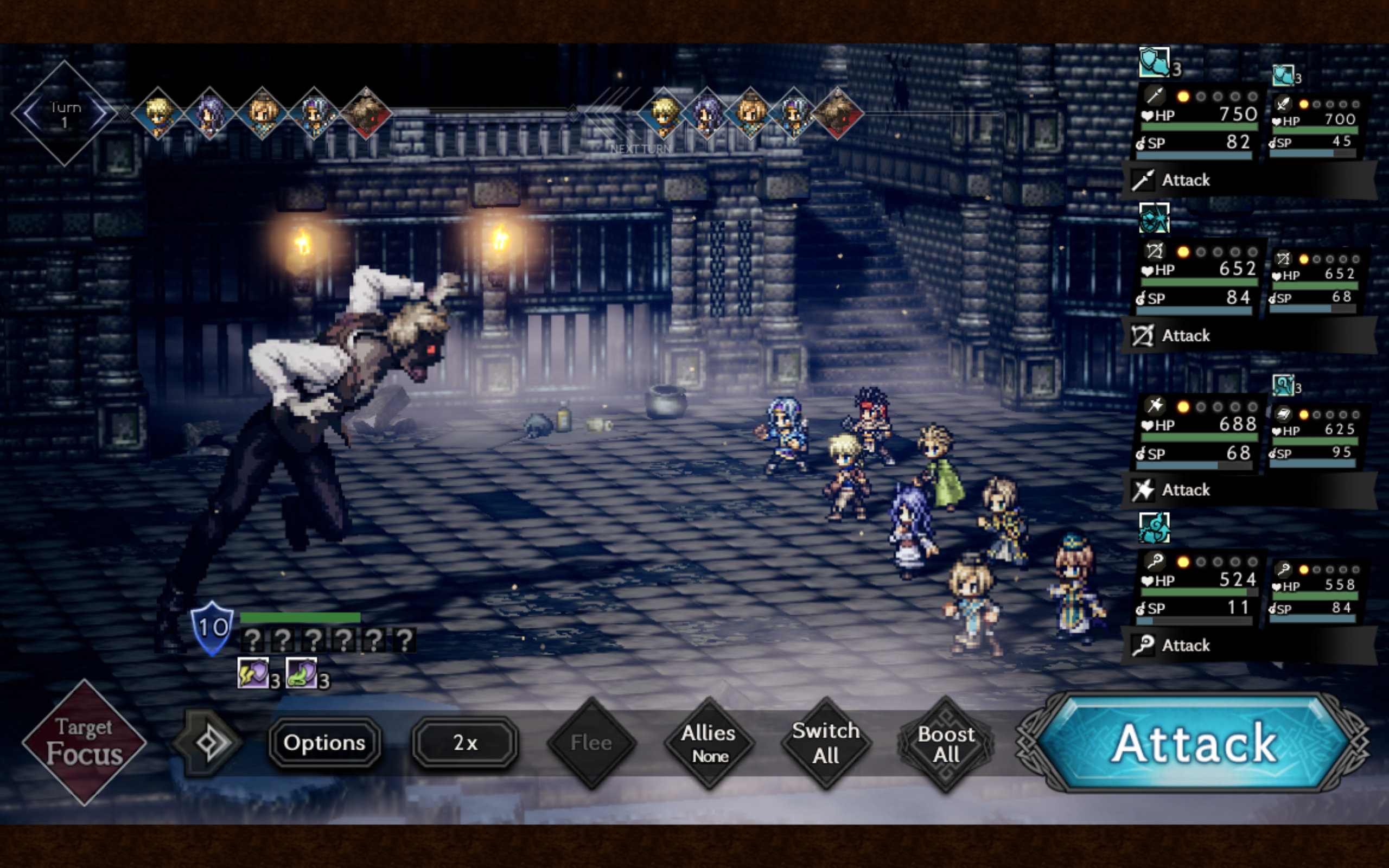Inspect the enemy's lightning debuff icon
The image size is (1389, 868).
point(252,673)
